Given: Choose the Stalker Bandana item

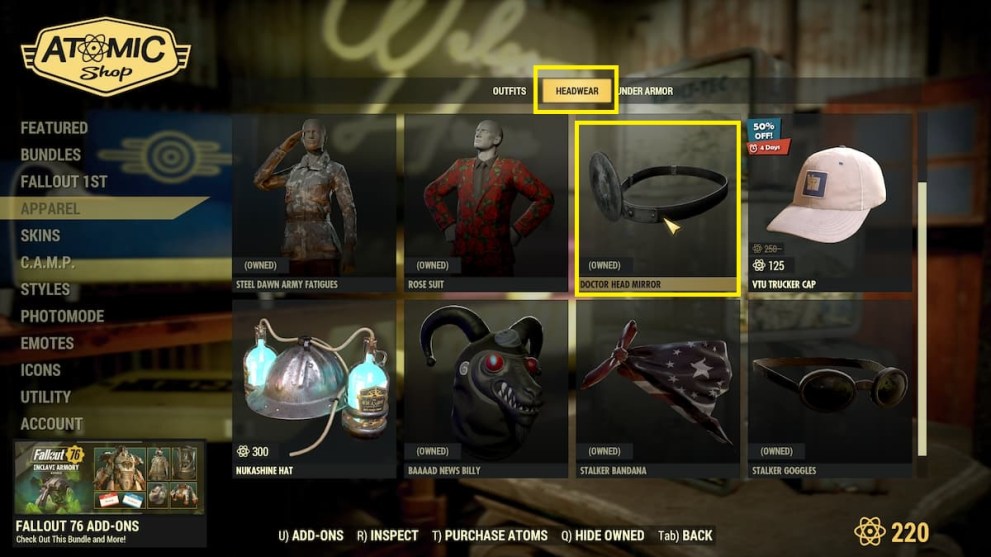Looking at the screenshot, I should [x=658, y=388].
